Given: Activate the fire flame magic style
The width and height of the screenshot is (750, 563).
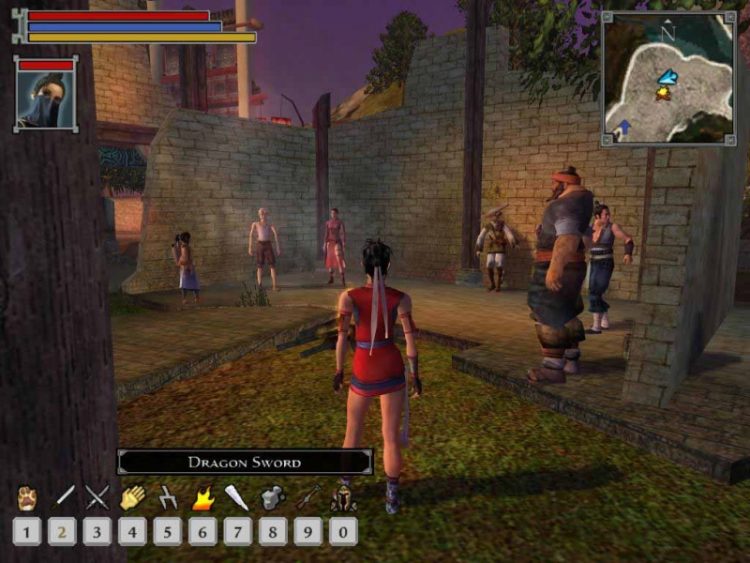Looking at the screenshot, I should [203, 497].
